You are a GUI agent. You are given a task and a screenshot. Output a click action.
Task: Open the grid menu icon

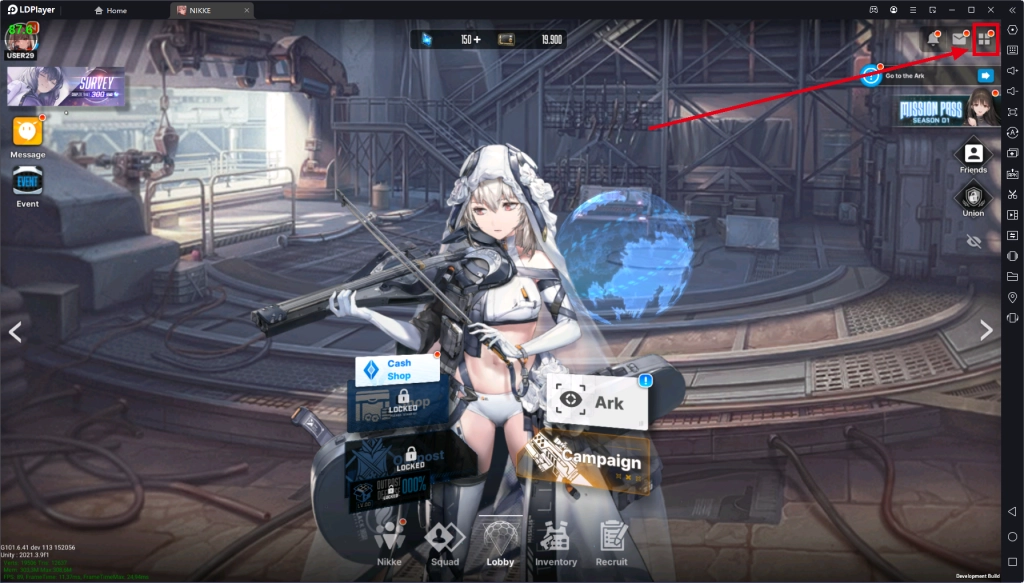coord(984,40)
